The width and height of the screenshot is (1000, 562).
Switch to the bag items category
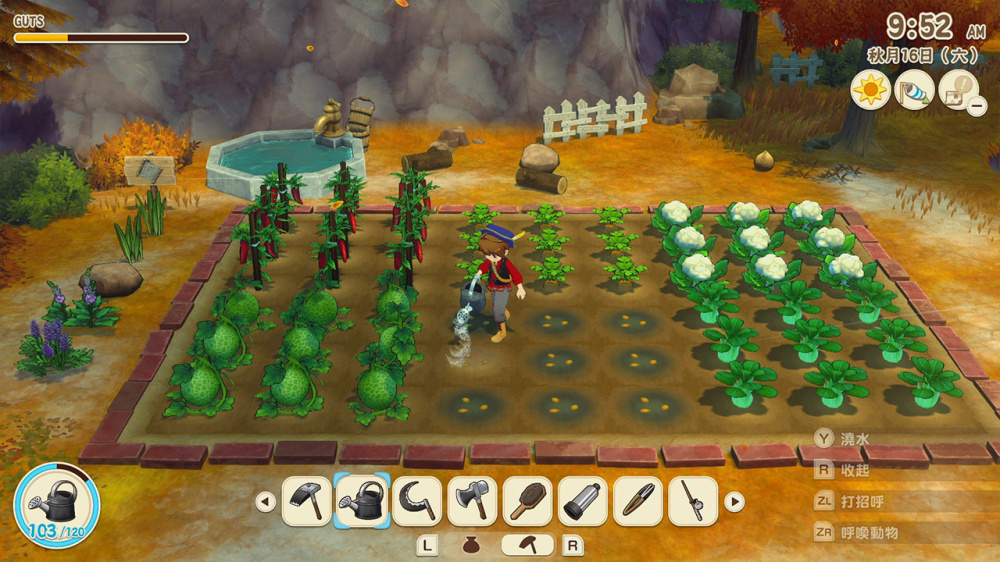click(x=473, y=546)
